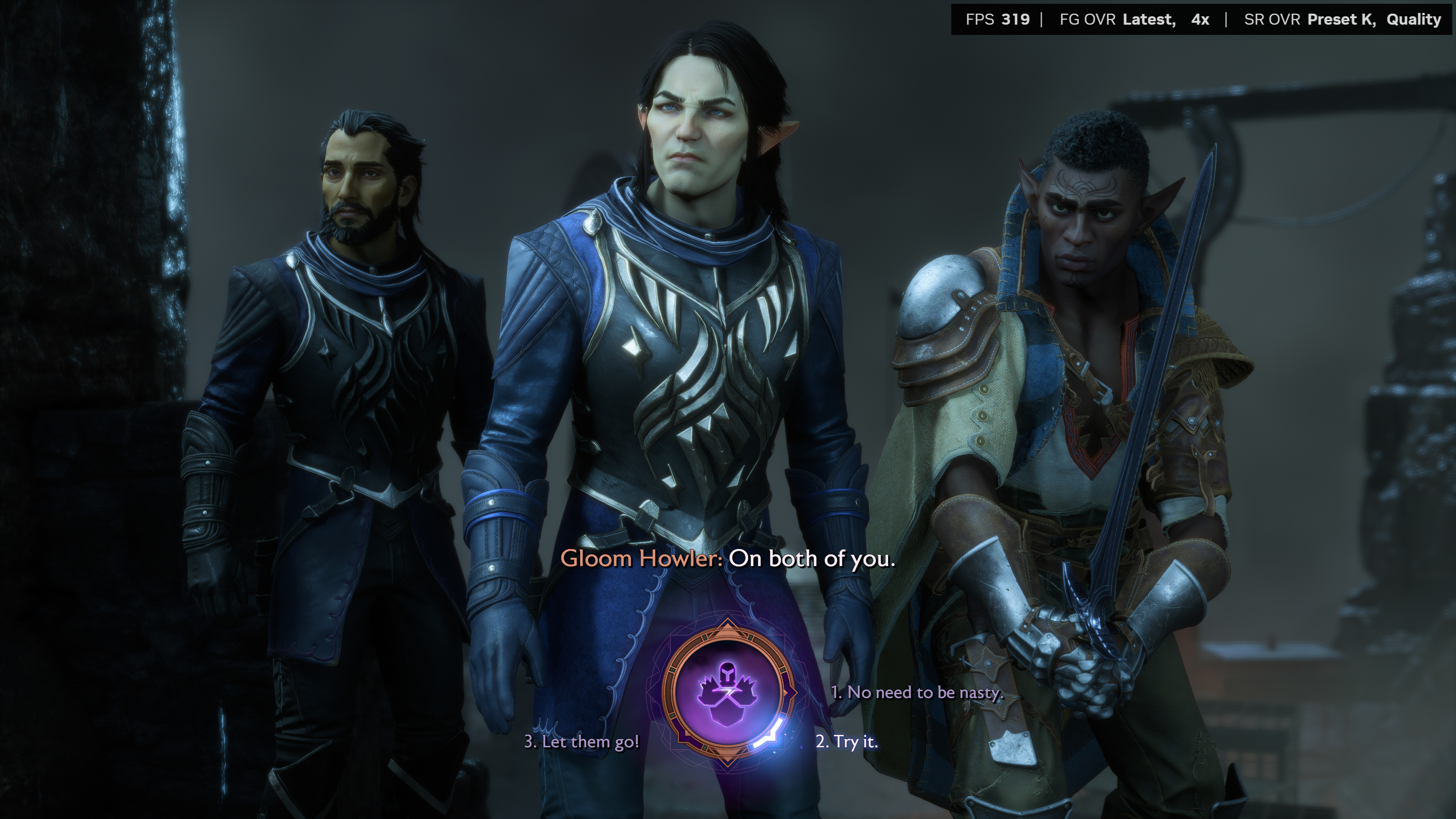Image resolution: width=1456 pixels, height=819 pixels.
Task: Select the "Try it." dialogue option
Action: [847, 742]
